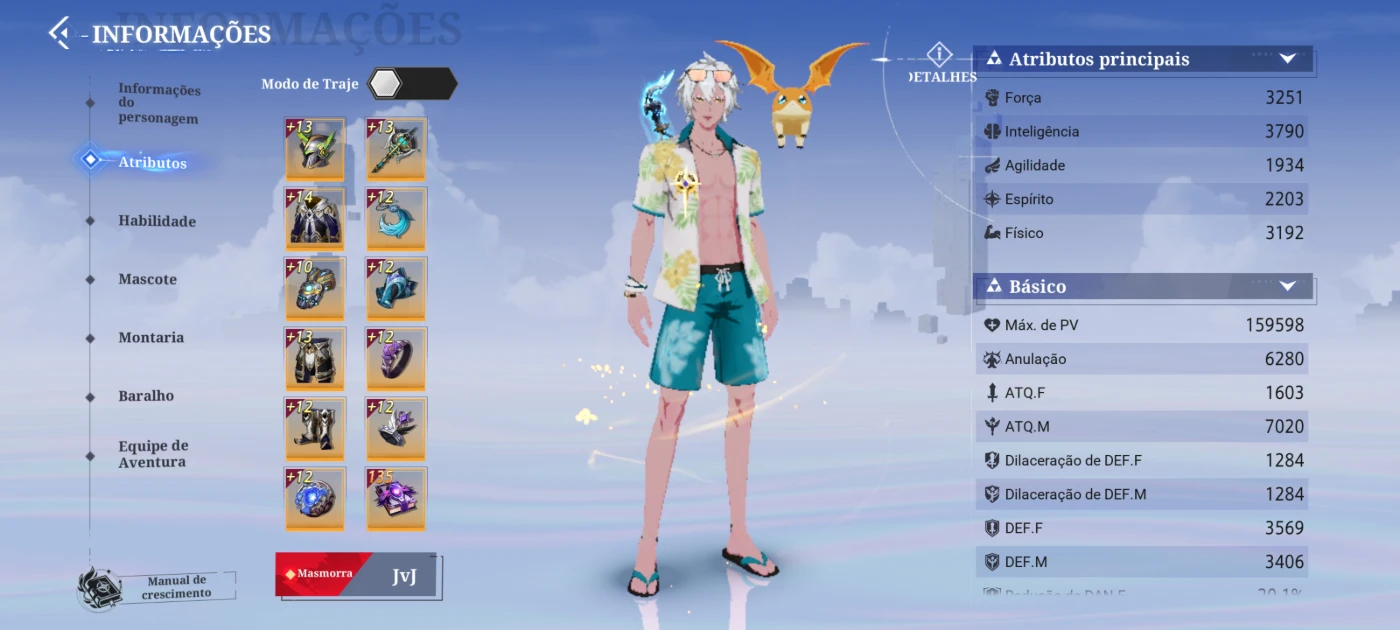Select the Masmorra attribute mode

pos(322,575)
